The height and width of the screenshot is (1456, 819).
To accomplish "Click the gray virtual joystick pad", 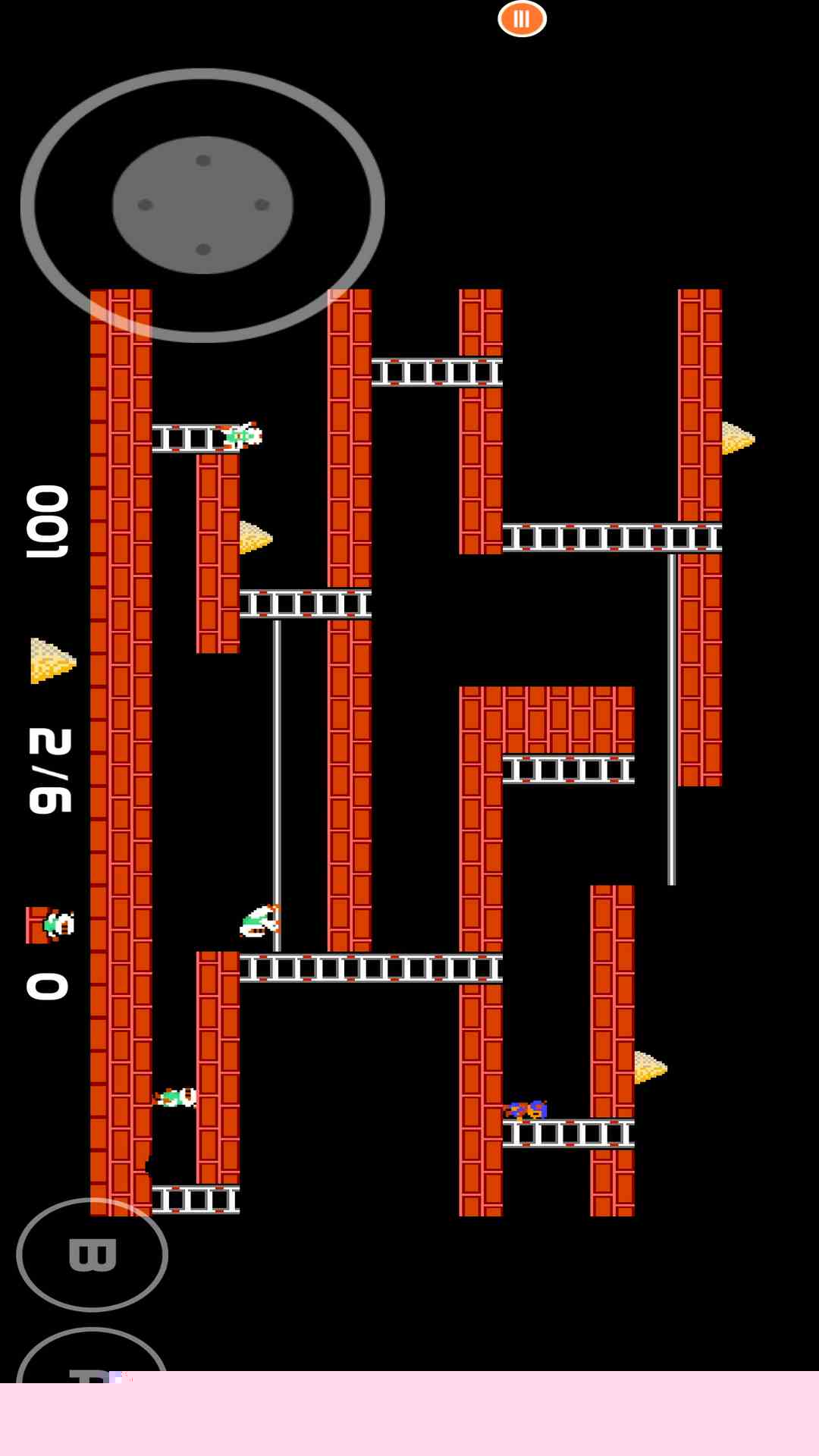I will pyautogui.click(x=202, y=205).
